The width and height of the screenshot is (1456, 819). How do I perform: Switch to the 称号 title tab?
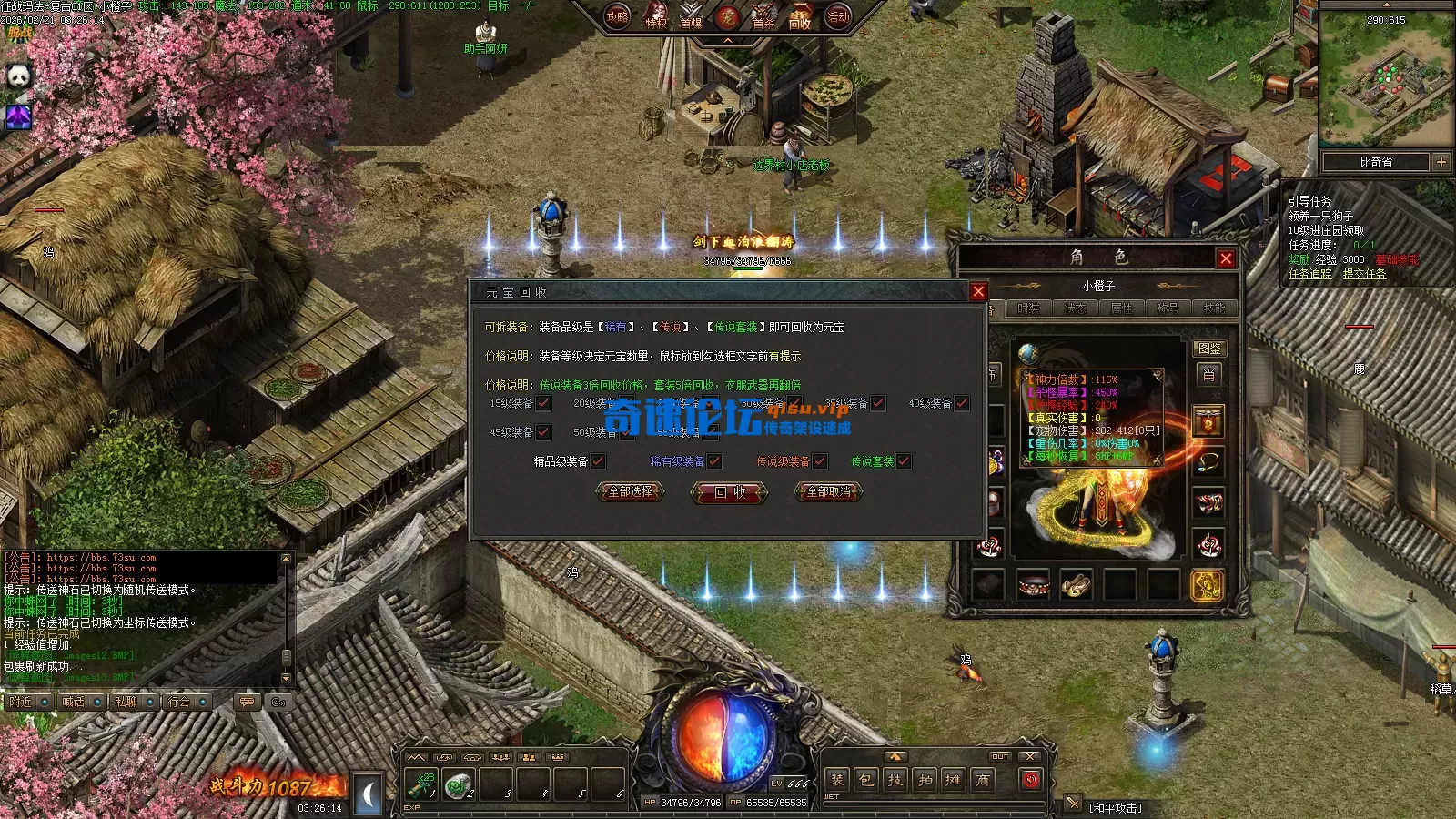pyautogui.click(x=1168, y=308)
